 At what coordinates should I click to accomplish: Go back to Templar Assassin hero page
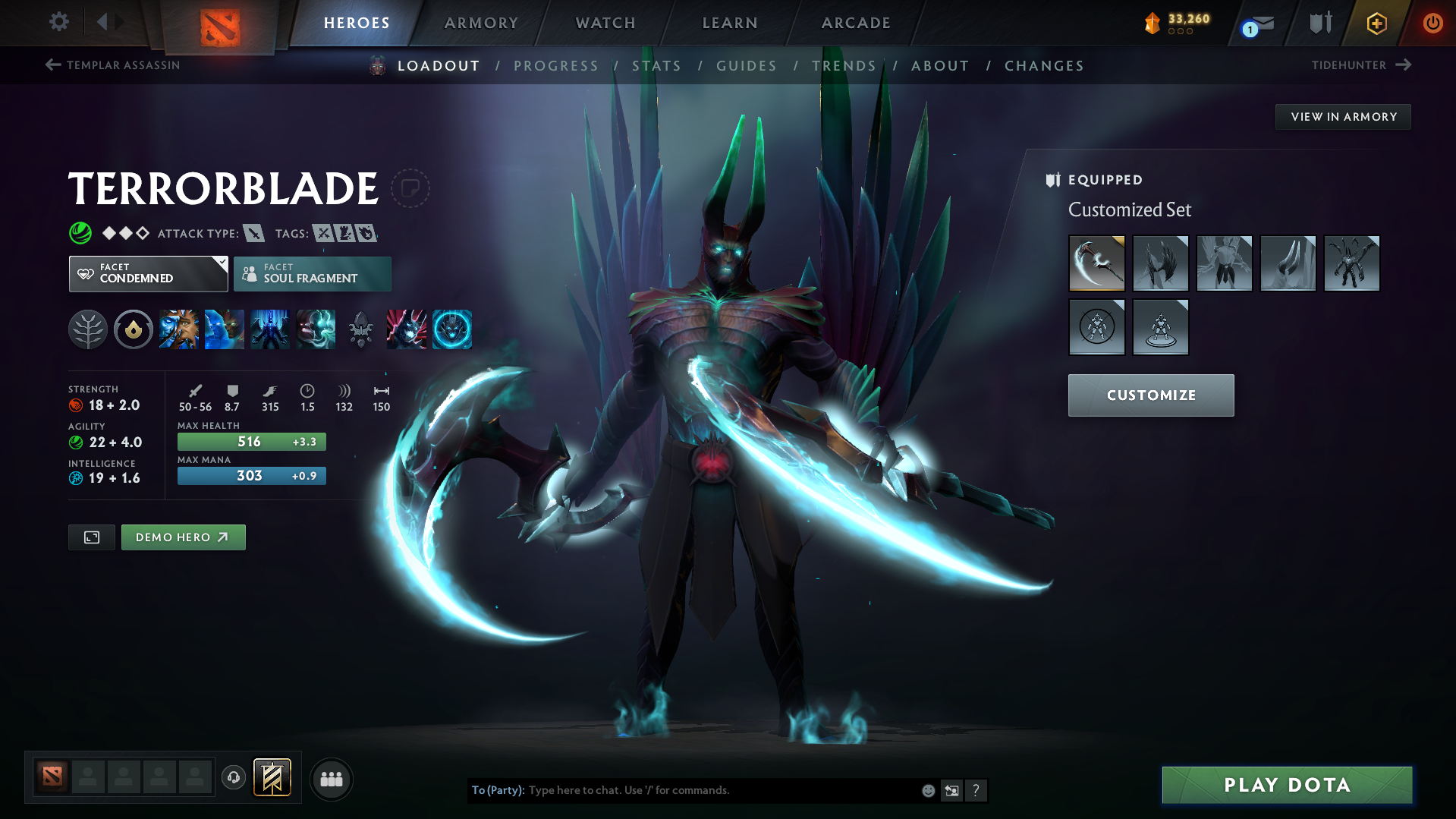tap(112, 65)
